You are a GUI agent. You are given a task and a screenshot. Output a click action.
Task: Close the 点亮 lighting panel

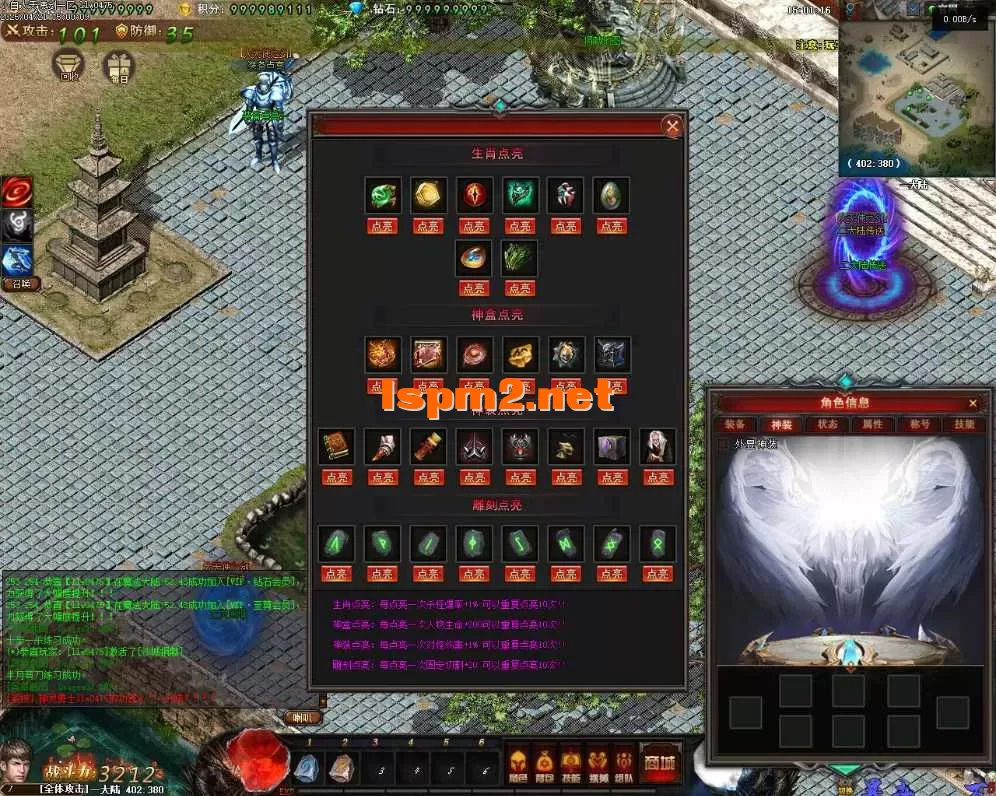point(673,126)
